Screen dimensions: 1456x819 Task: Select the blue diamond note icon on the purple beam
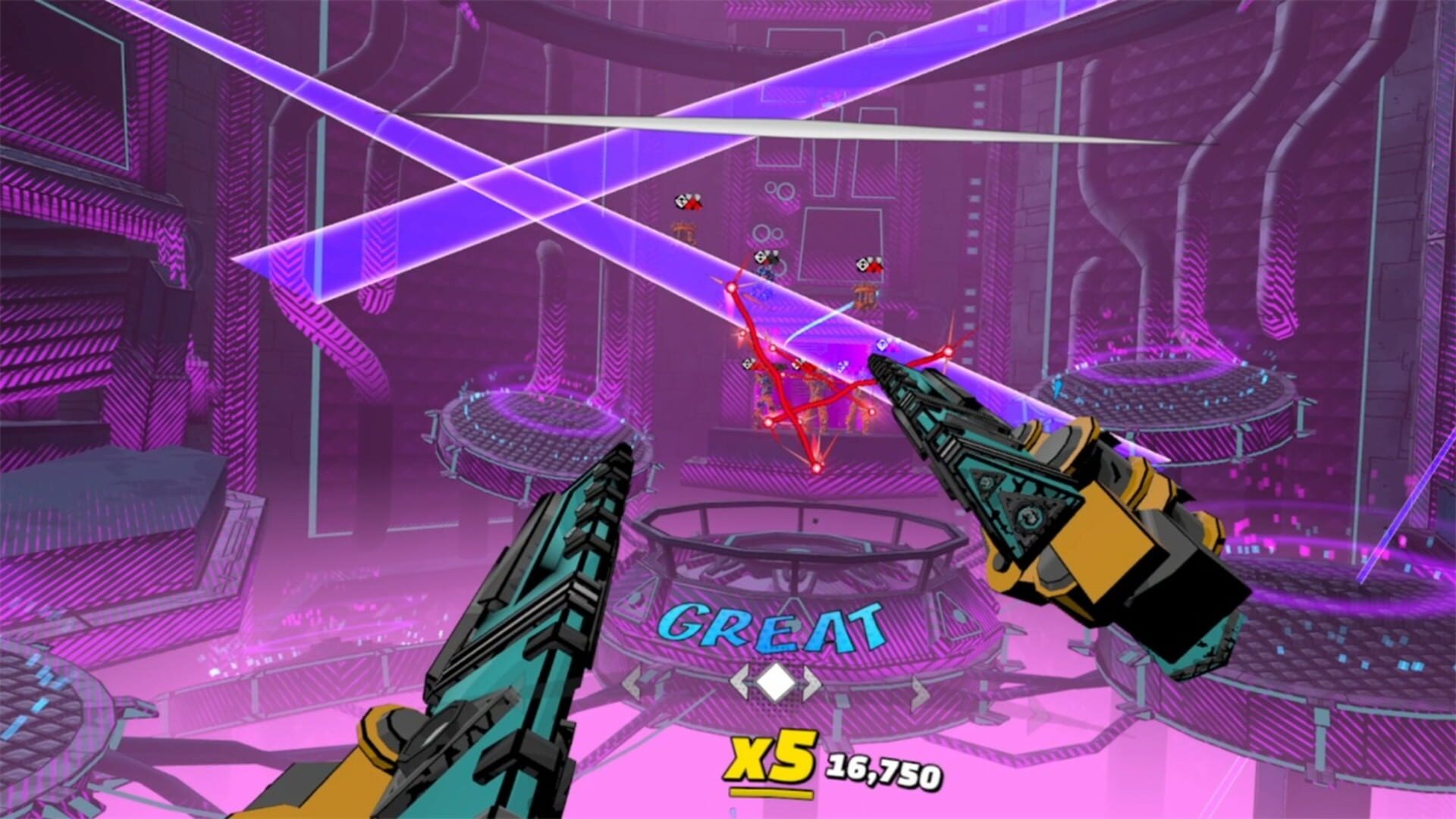(883, 345)
